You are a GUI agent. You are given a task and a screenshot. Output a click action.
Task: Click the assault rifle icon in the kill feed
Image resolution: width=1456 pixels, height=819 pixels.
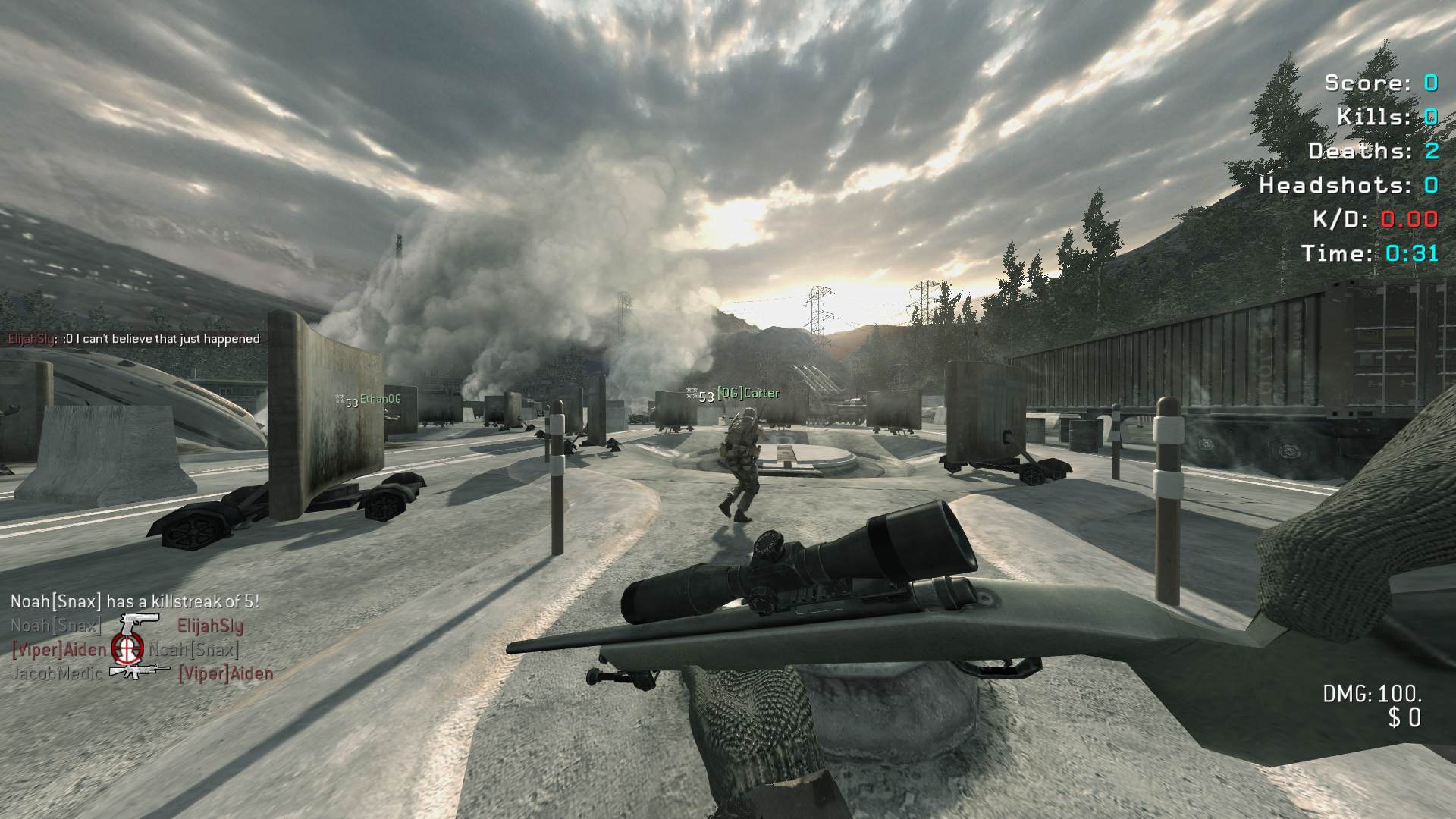click(140, 670)
